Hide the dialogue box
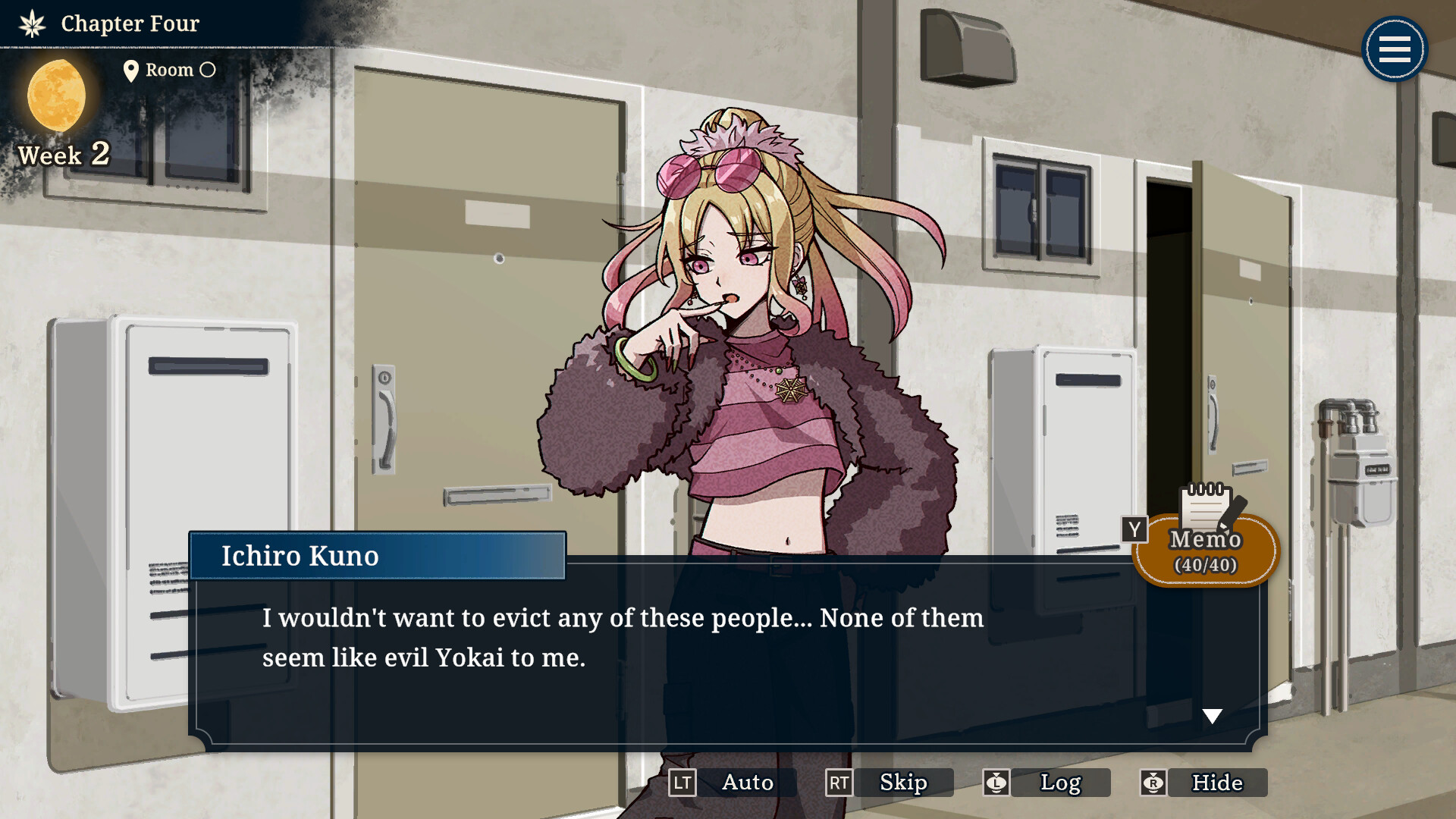The image size is (1456, 819). tap(1216, 783)
